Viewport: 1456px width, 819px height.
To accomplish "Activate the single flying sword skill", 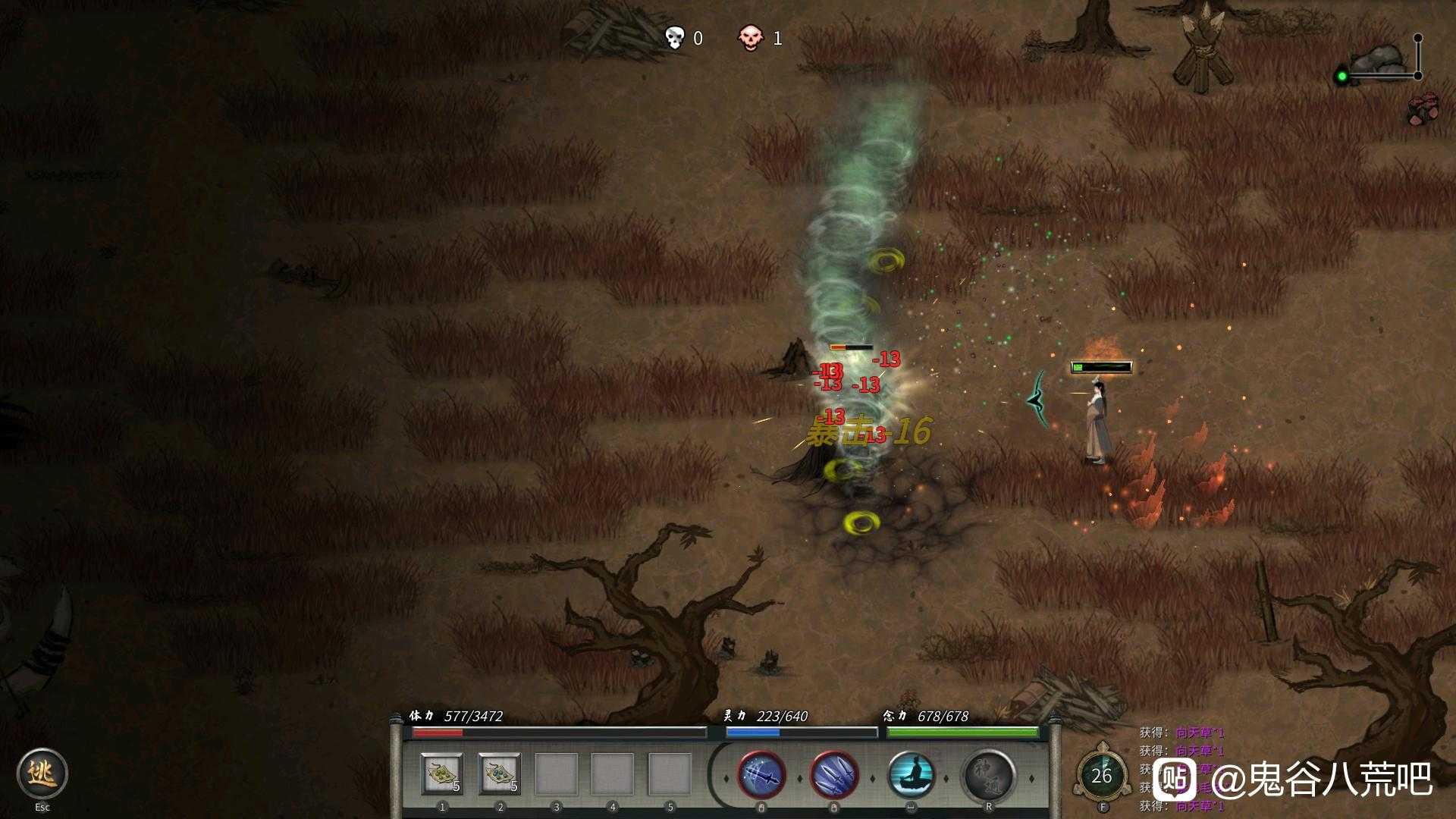I will click(761, 776).
